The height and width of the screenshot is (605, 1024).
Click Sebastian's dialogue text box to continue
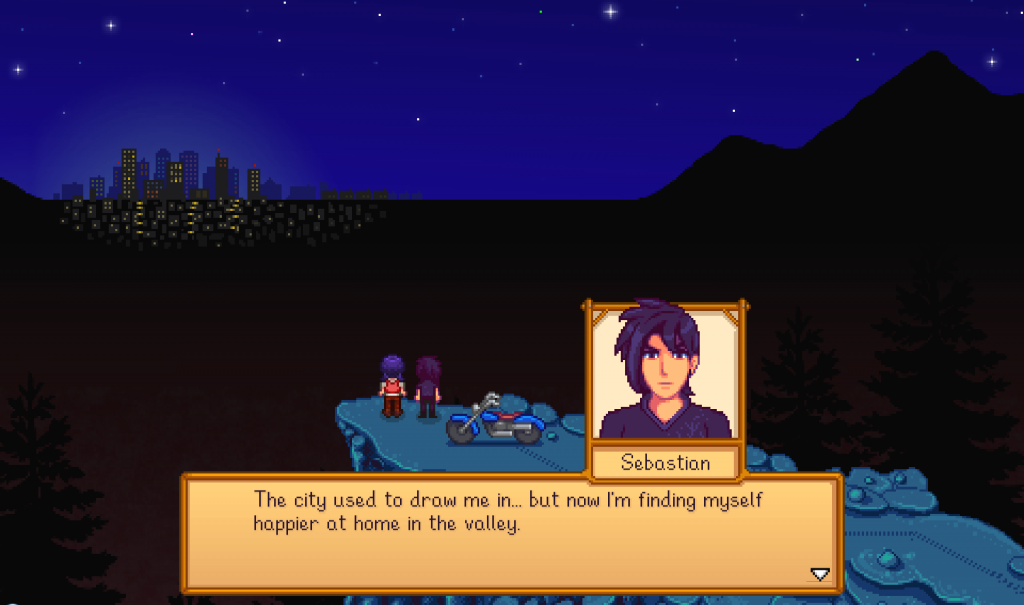510,533
